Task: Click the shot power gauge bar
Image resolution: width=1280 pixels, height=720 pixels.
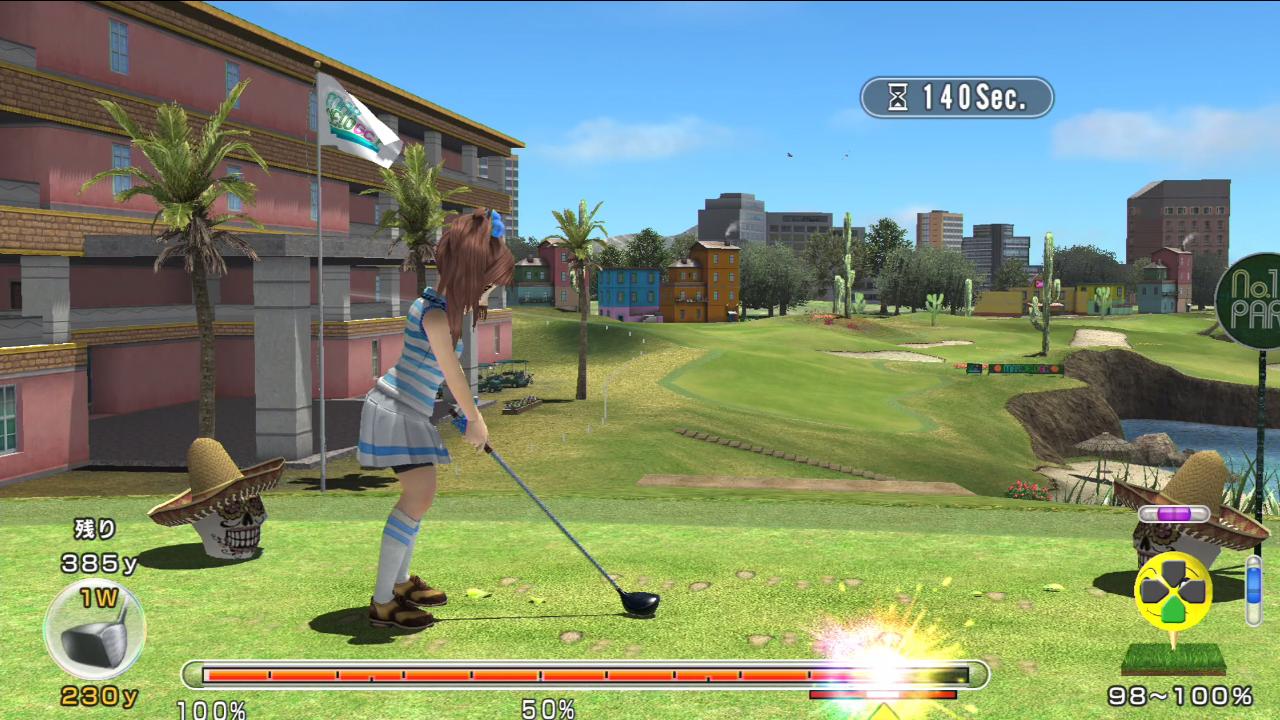Action: [x=585, y=675]
